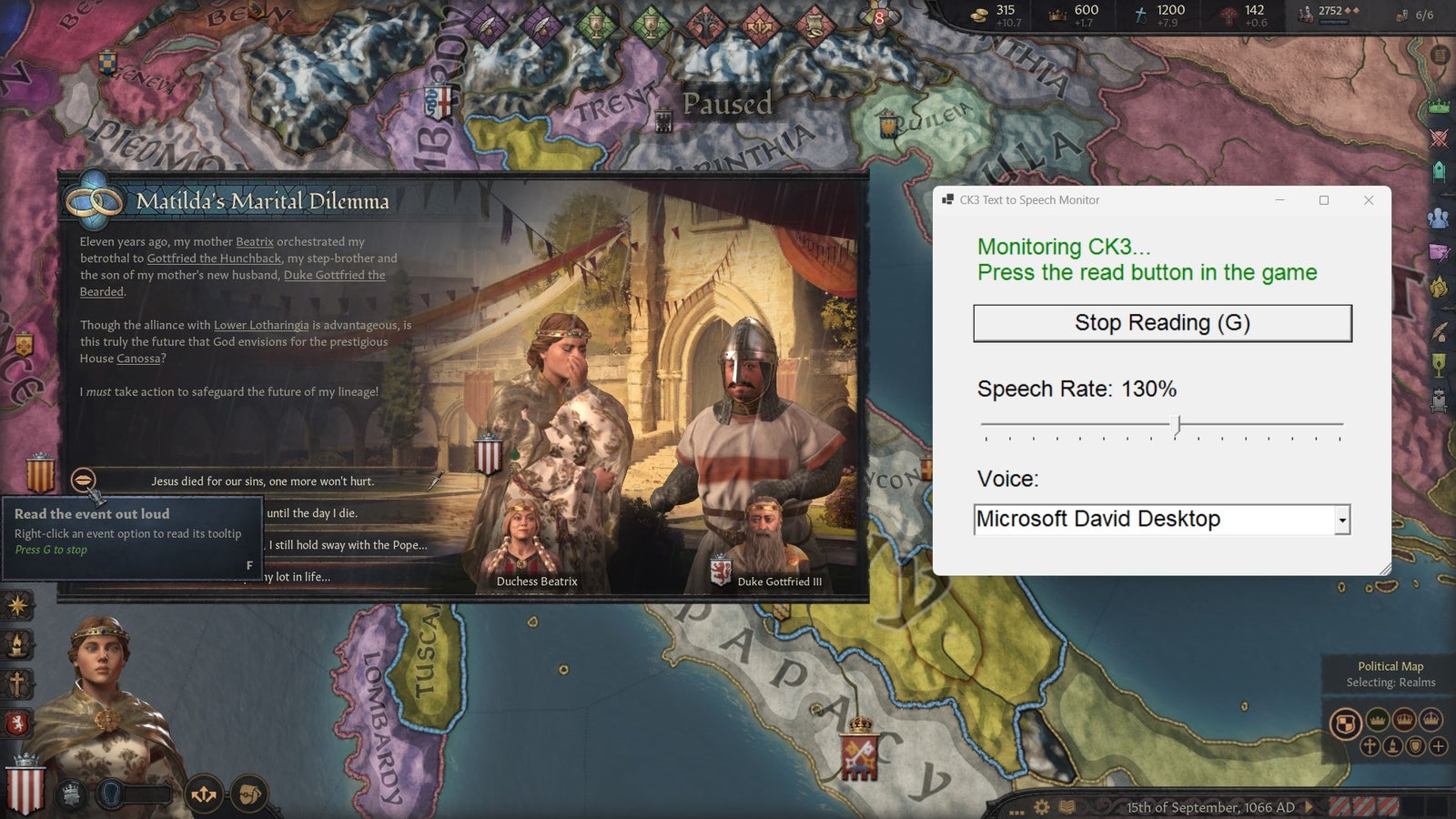Open the crossed swords military panel
This screenshot has width=1456, height=819.
click(1439, 138)
